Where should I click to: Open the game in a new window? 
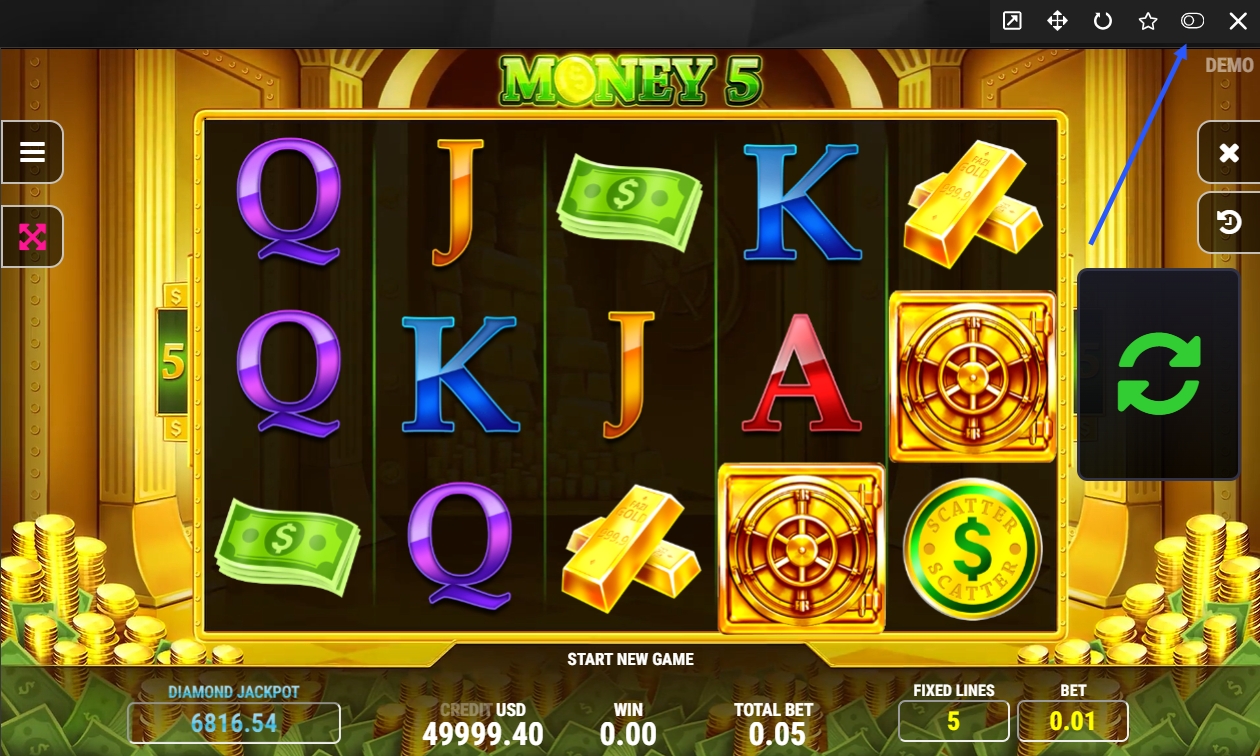(x=1012, y=21)
